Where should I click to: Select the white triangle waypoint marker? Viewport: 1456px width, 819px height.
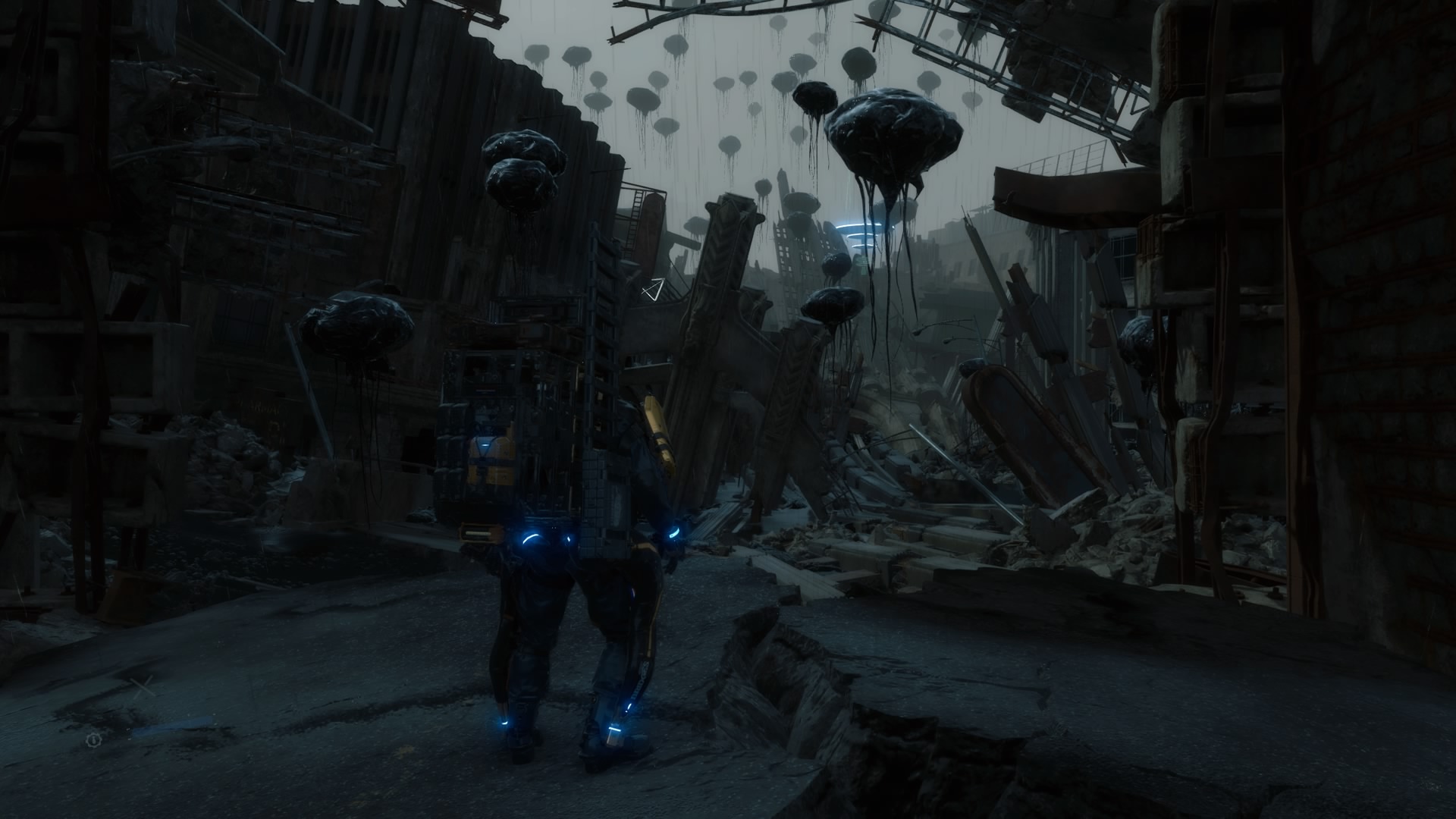(x=653, y=289)
